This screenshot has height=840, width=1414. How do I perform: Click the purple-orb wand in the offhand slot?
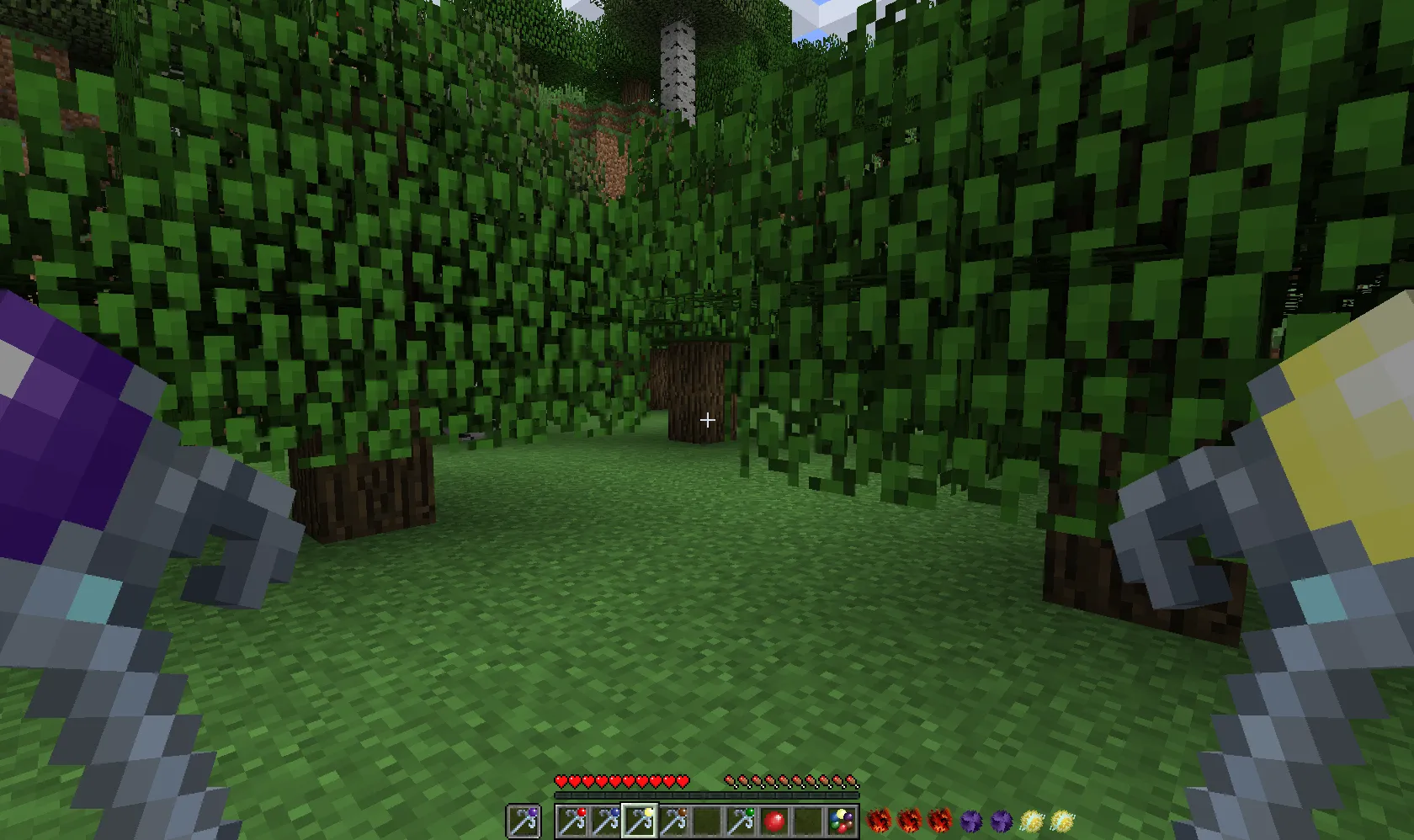(524, 819)
